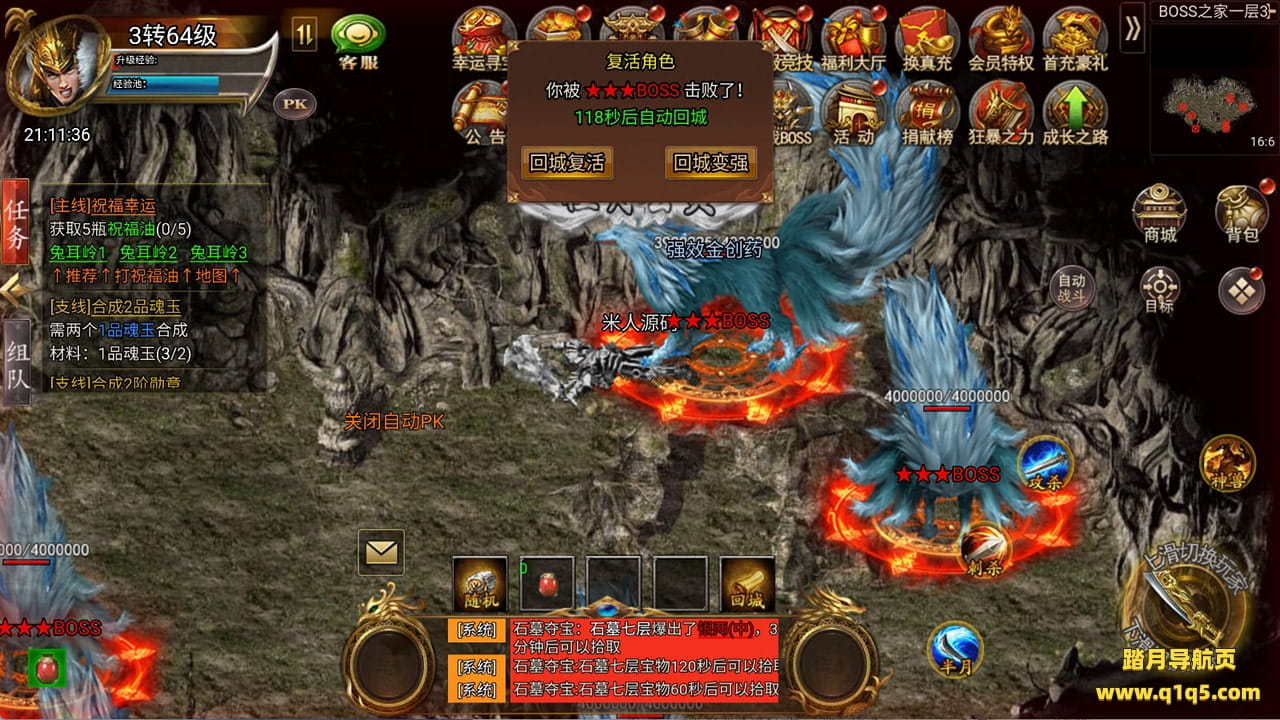
Task: Choose the 回城变强 button
Action: [x=710, y=163]
